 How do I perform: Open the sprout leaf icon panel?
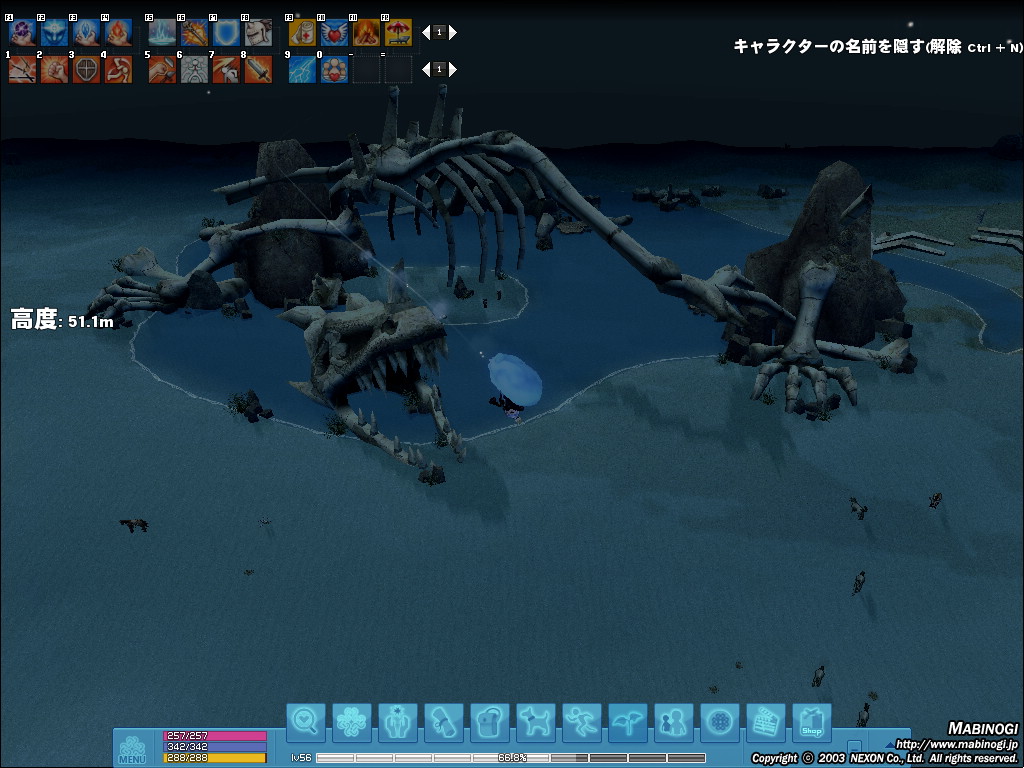point(628,722)
